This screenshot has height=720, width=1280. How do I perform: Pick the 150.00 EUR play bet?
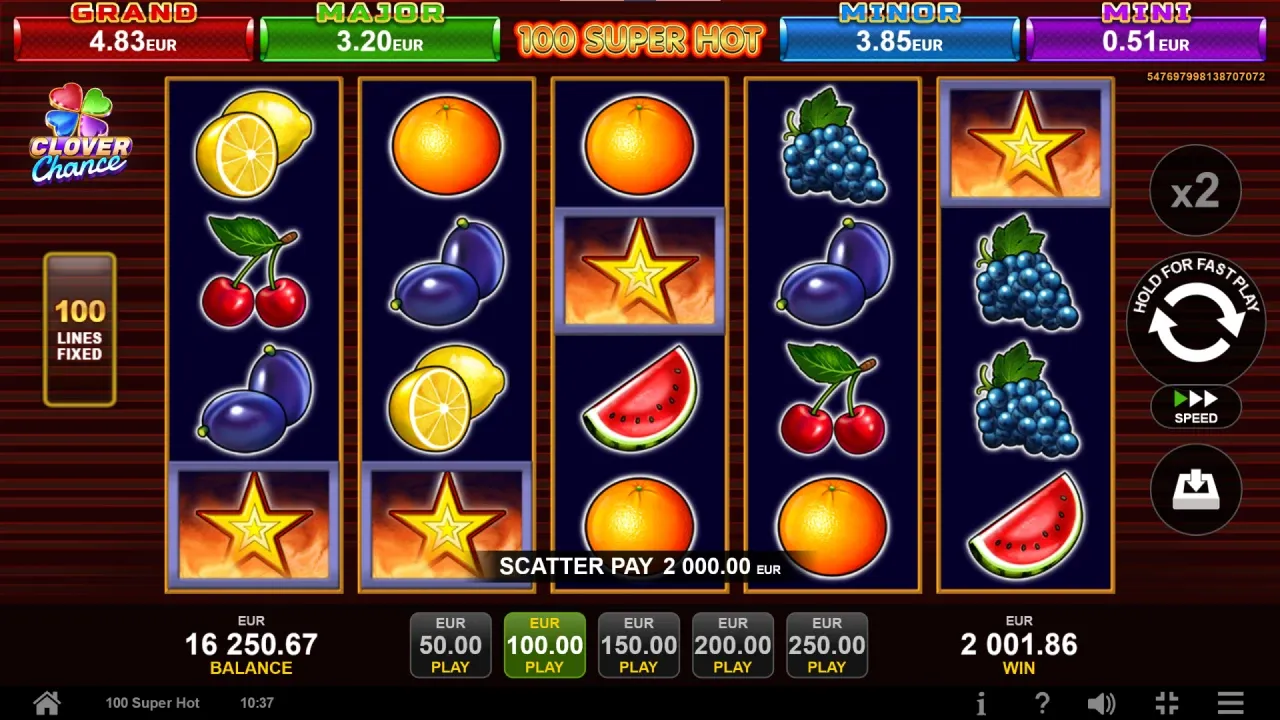[x=638, y=645]
